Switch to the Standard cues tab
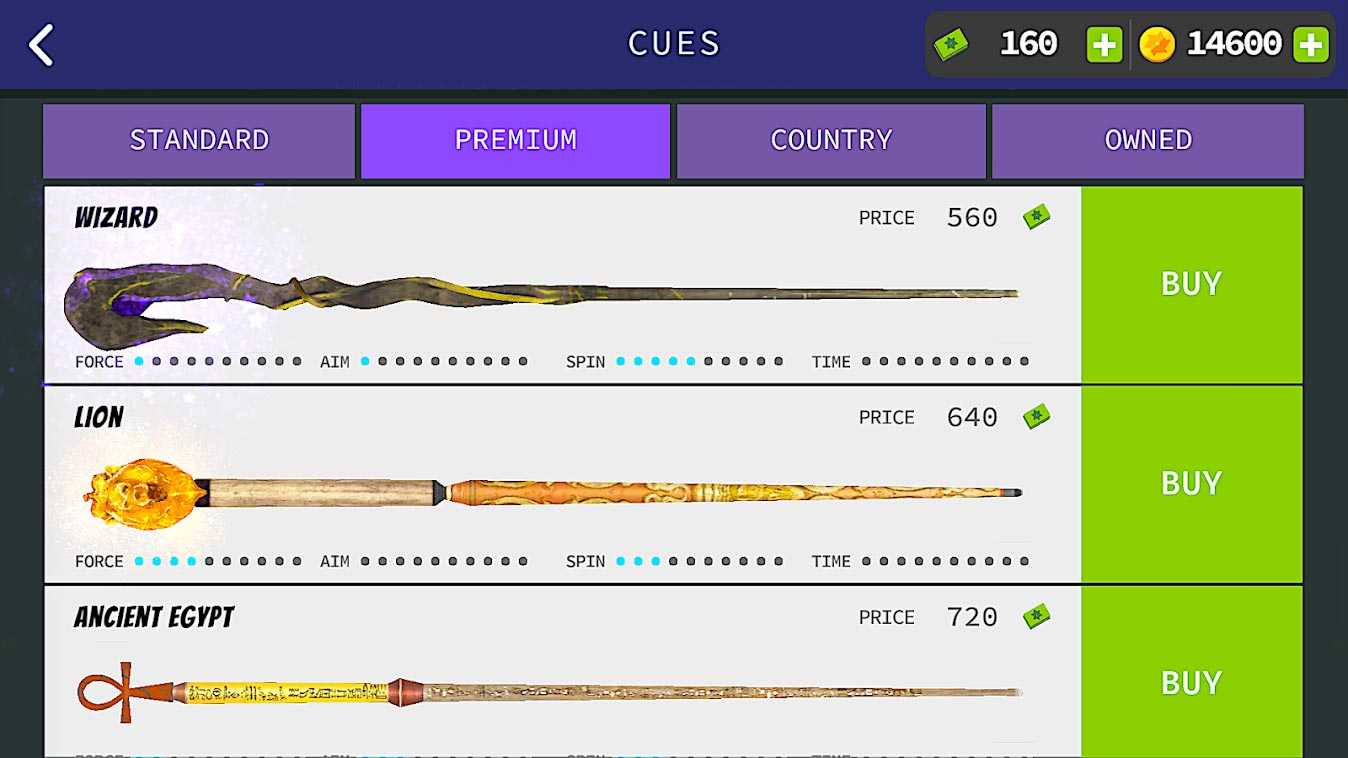Viewport: 1348px width, 758px height. coord(199,140)
